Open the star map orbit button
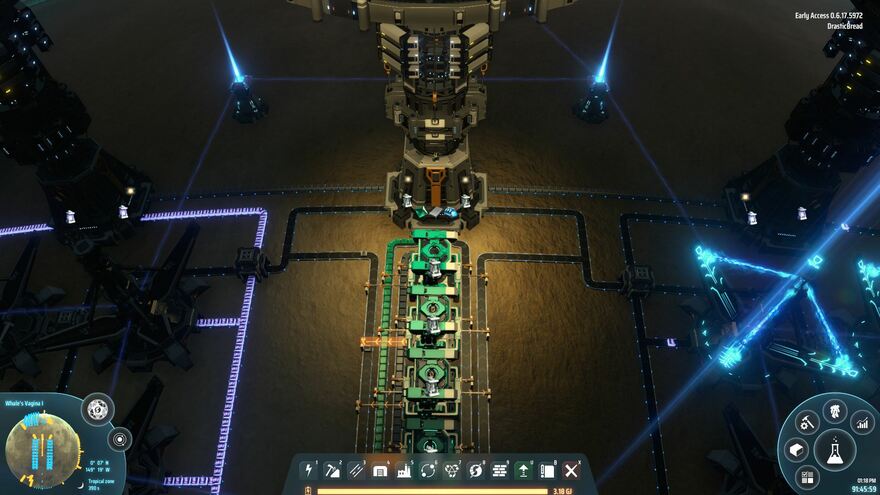 120,439
